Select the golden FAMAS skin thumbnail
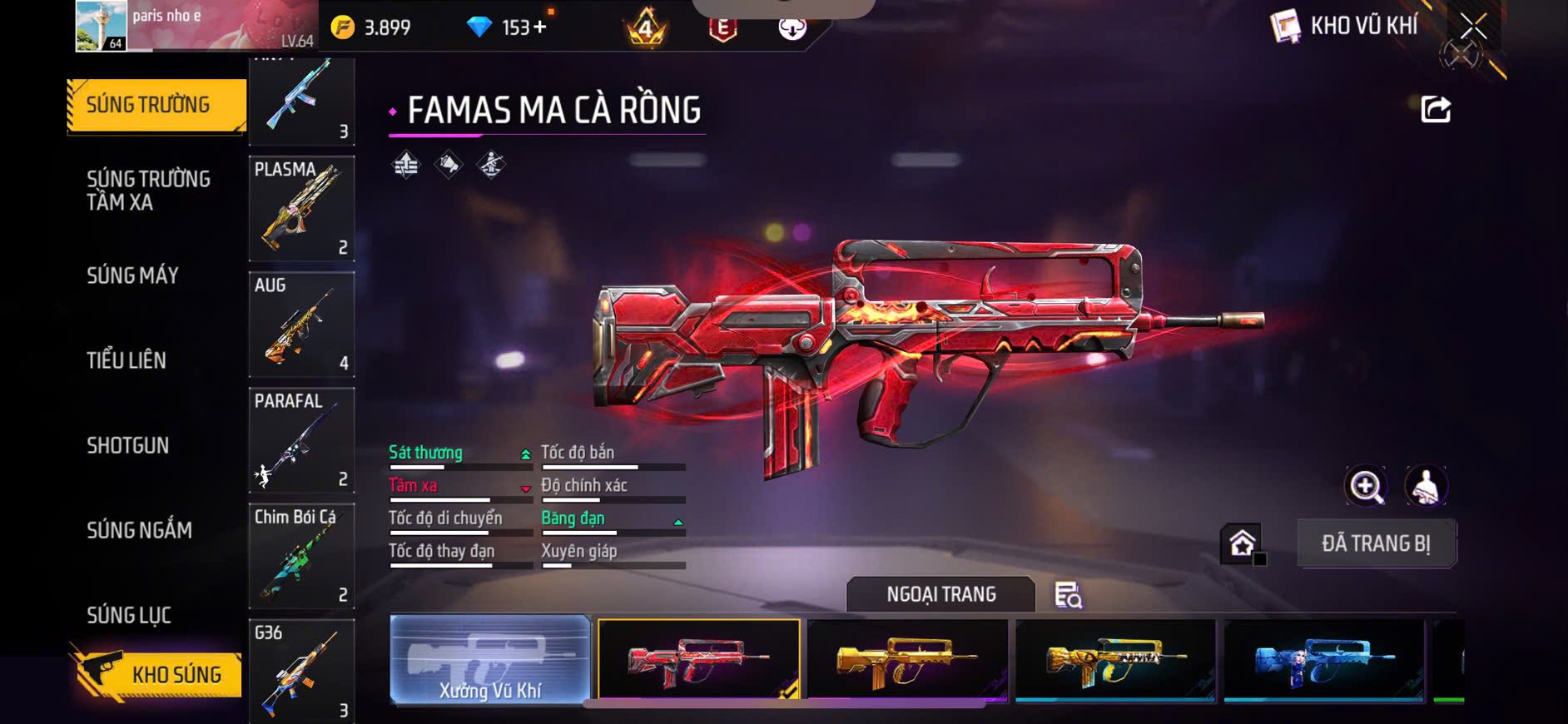The image size is (1568, 724). [x=907, y=660]
